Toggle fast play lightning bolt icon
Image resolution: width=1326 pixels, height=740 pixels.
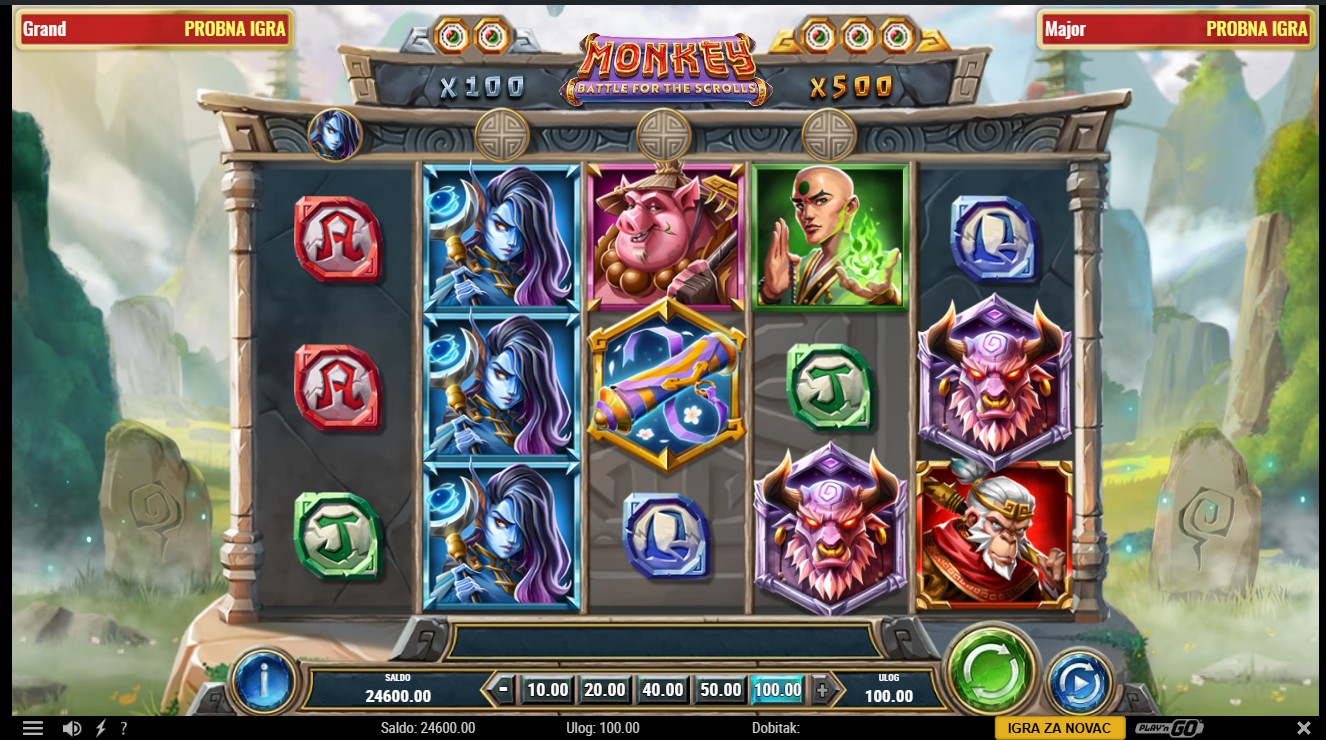[x=101, y=728]
